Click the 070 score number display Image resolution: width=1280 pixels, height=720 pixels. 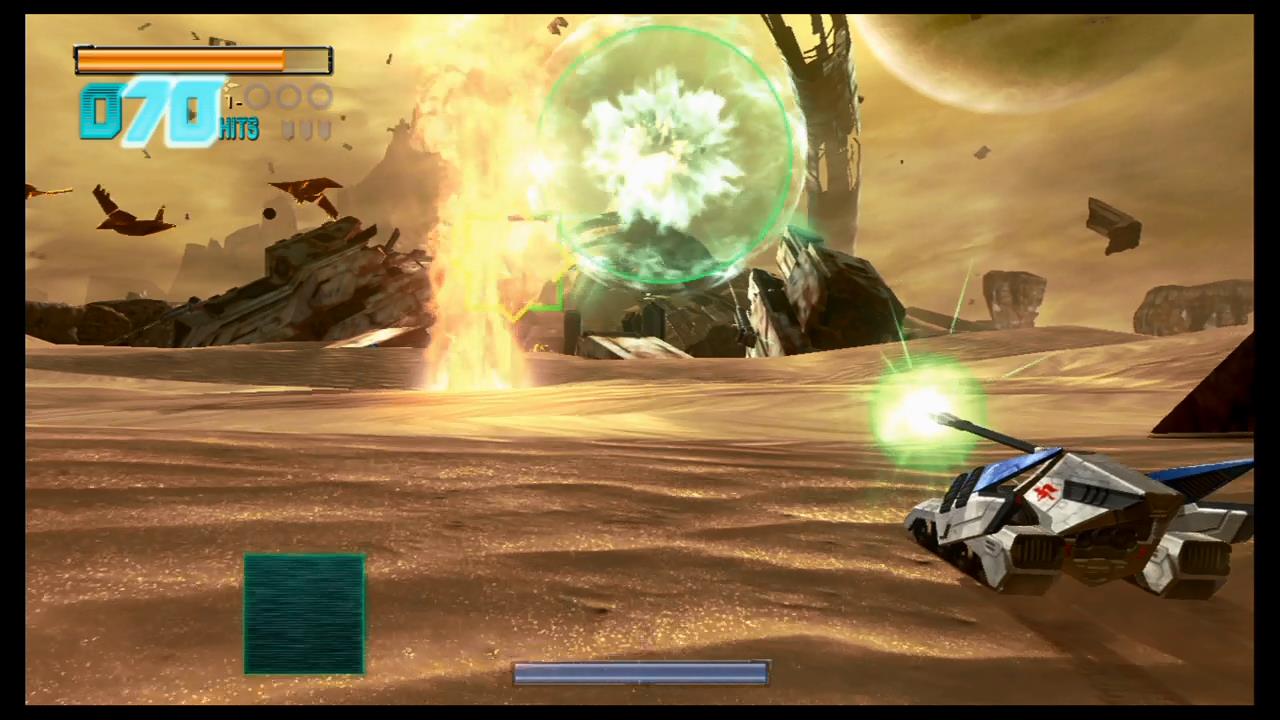point(145,112)
